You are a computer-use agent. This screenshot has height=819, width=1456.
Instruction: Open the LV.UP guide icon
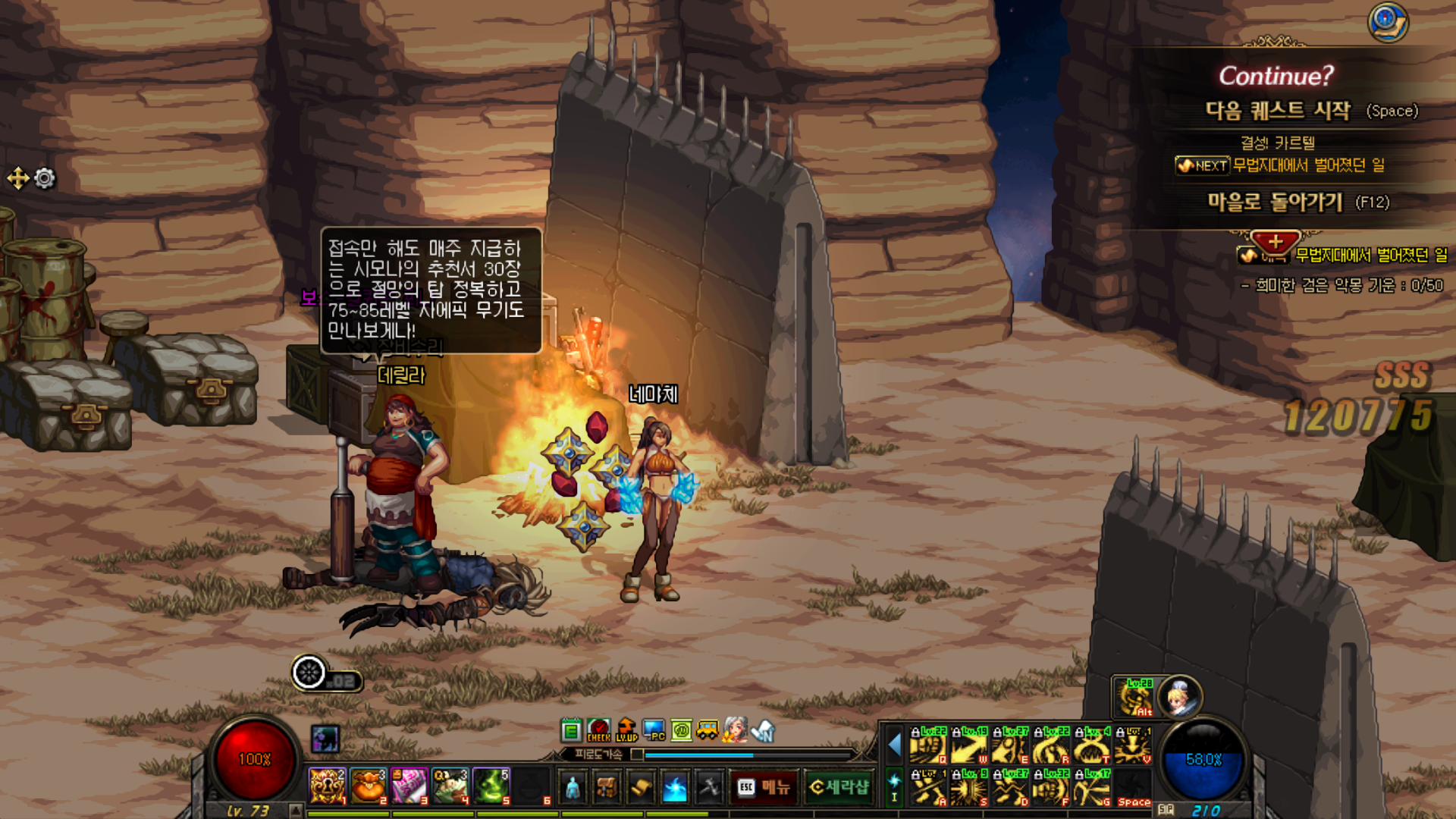pos(626,730)
